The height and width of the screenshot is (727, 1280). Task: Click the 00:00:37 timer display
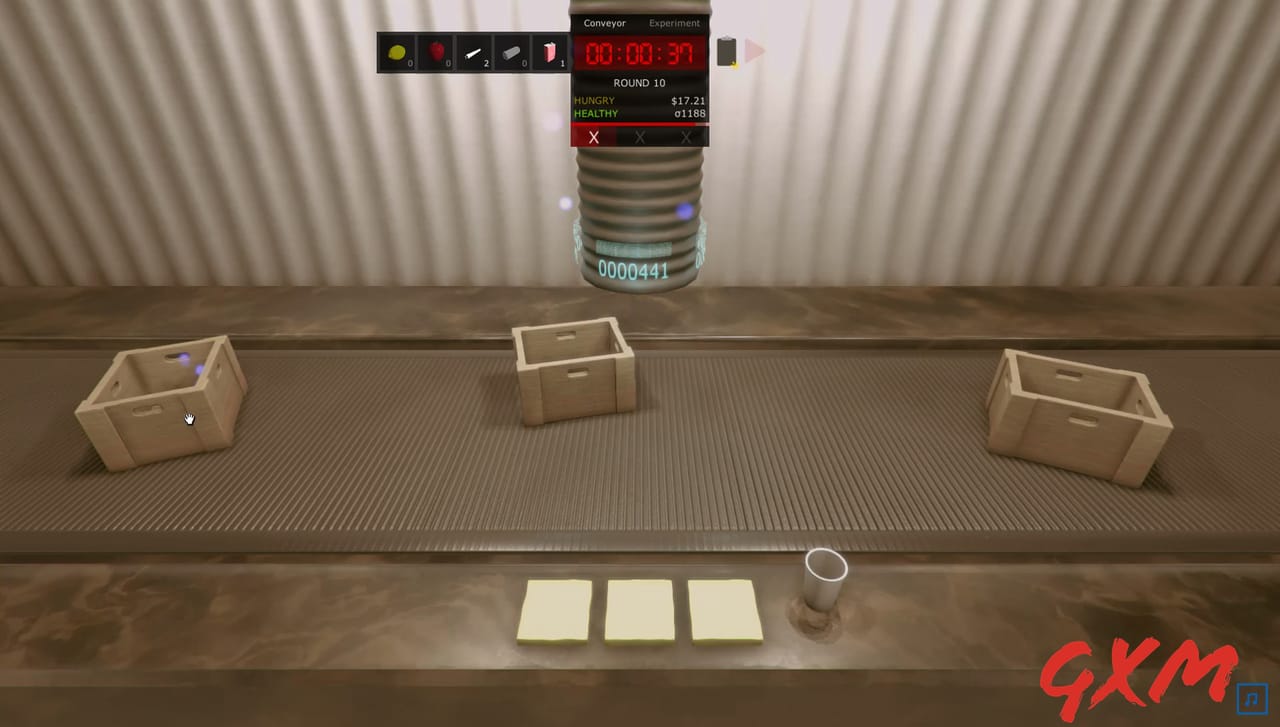(639, 53)
